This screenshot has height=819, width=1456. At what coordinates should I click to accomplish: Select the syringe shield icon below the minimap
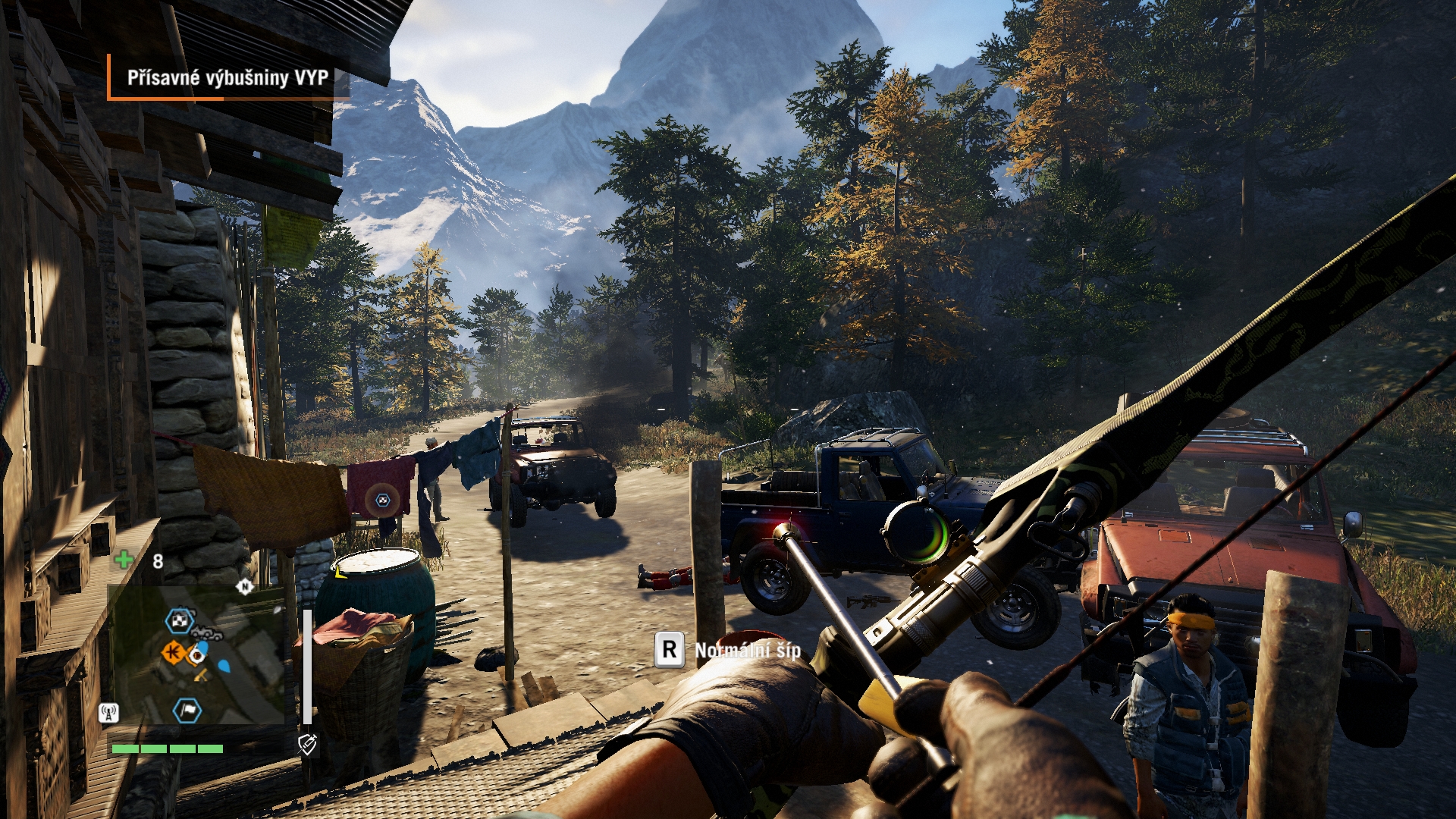pos(307,745)
